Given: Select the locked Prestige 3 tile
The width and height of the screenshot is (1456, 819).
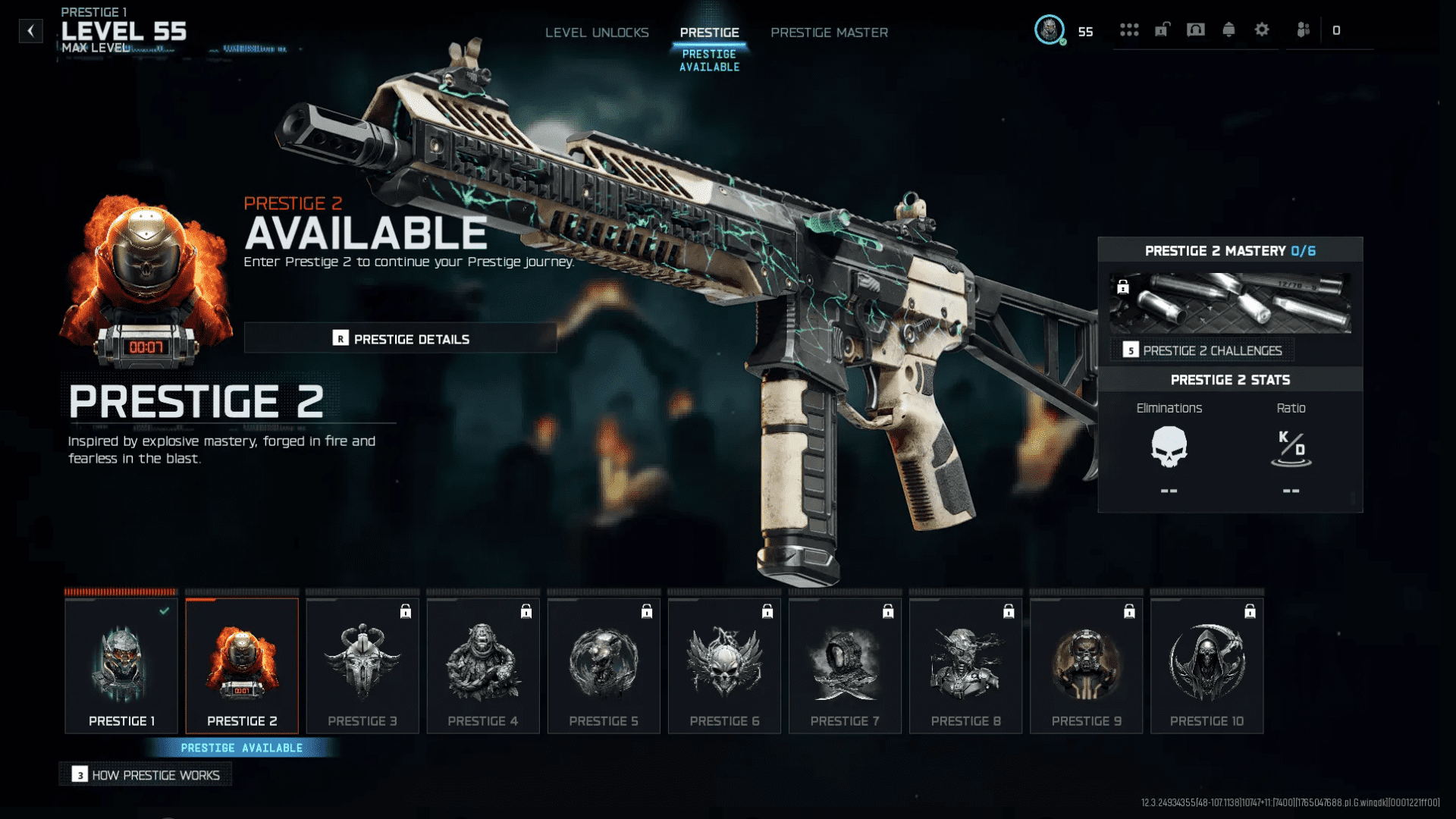Looking at the screenshot, I should coord(362,666).
